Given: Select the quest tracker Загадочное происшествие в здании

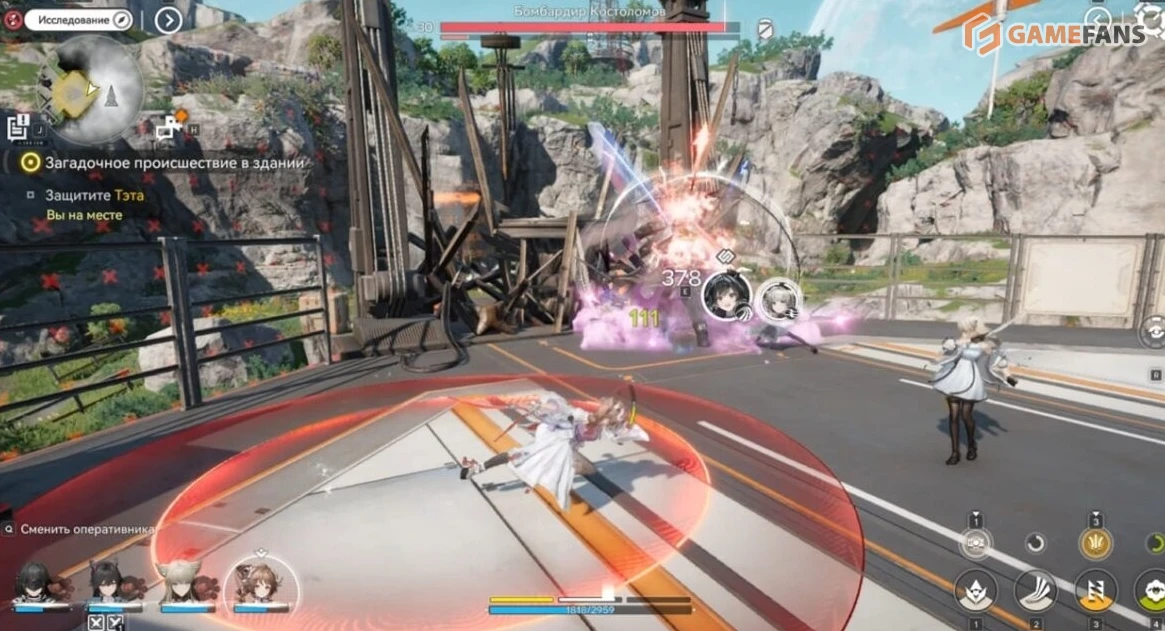Looking at the screenshot, I should (166, 162).
